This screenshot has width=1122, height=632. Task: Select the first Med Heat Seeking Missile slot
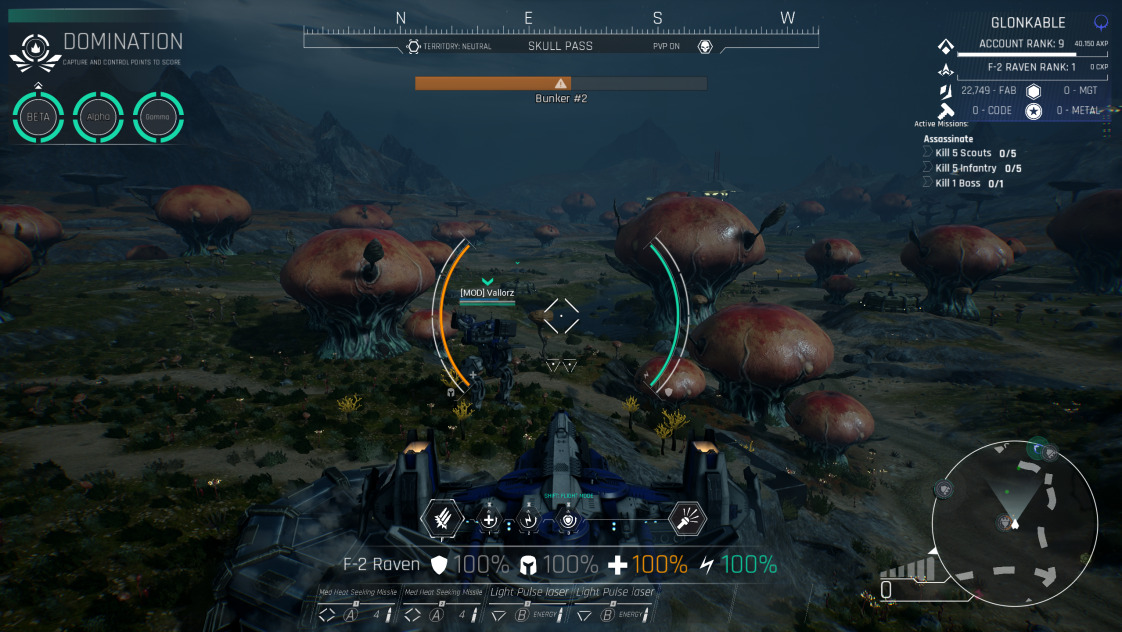pyautogui.click(x=358, y=605)
